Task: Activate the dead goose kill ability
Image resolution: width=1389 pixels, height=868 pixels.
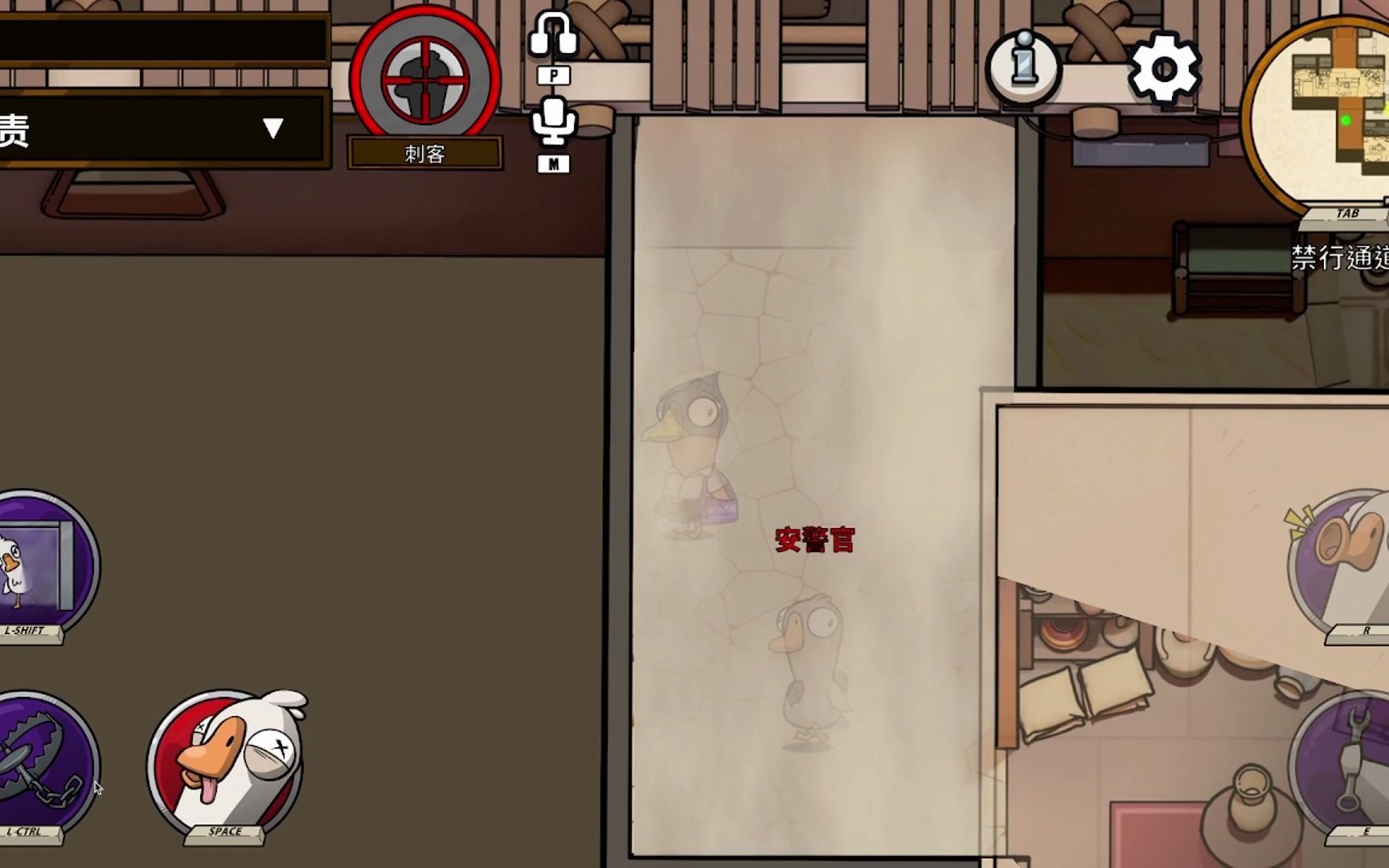Action: coord(227,764)
